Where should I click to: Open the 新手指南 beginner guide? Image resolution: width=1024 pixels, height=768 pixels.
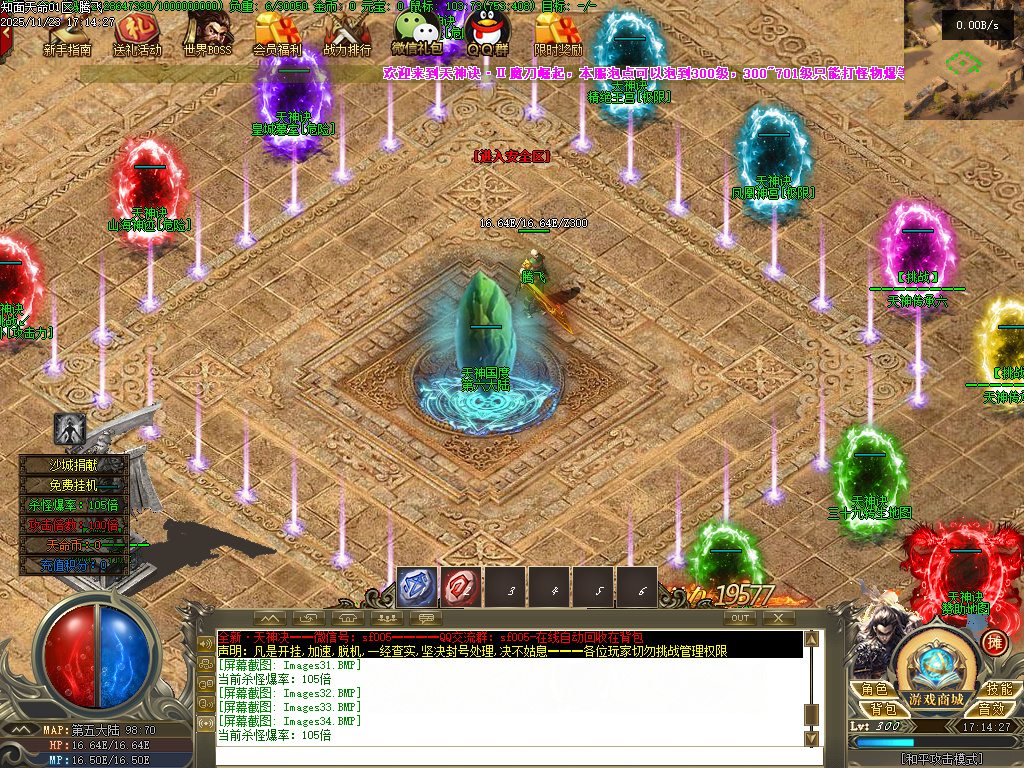click(67, 34)
